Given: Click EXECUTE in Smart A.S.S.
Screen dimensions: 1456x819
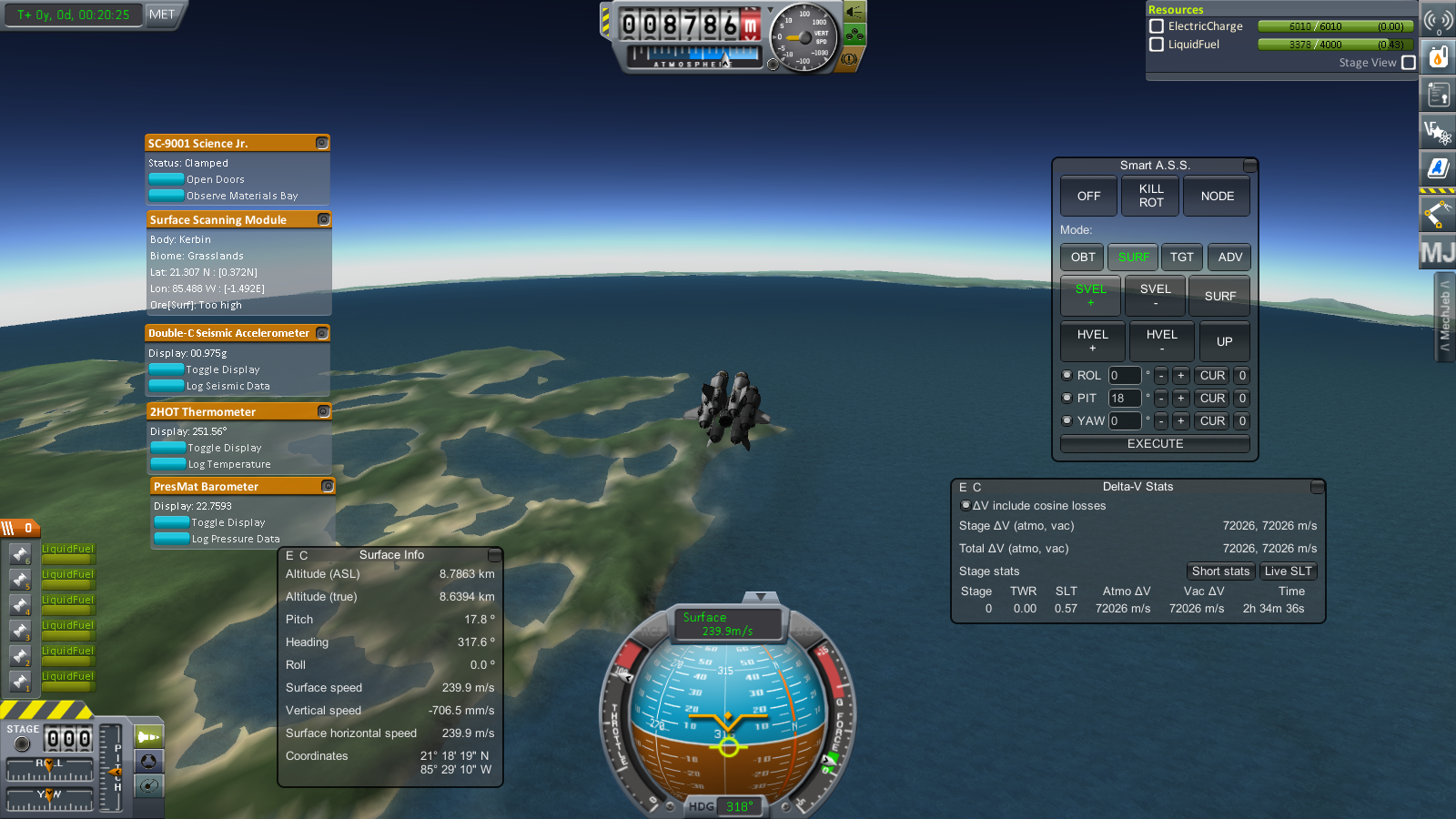Looking at the screenshot, I should [x=1155, y=444].
